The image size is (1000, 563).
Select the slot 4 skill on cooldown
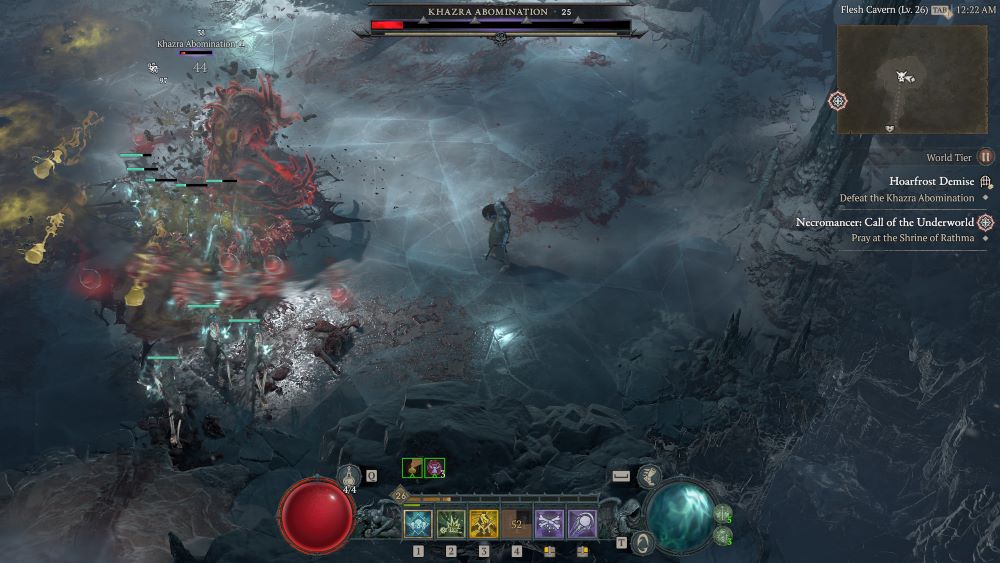[x=517, y=523]
